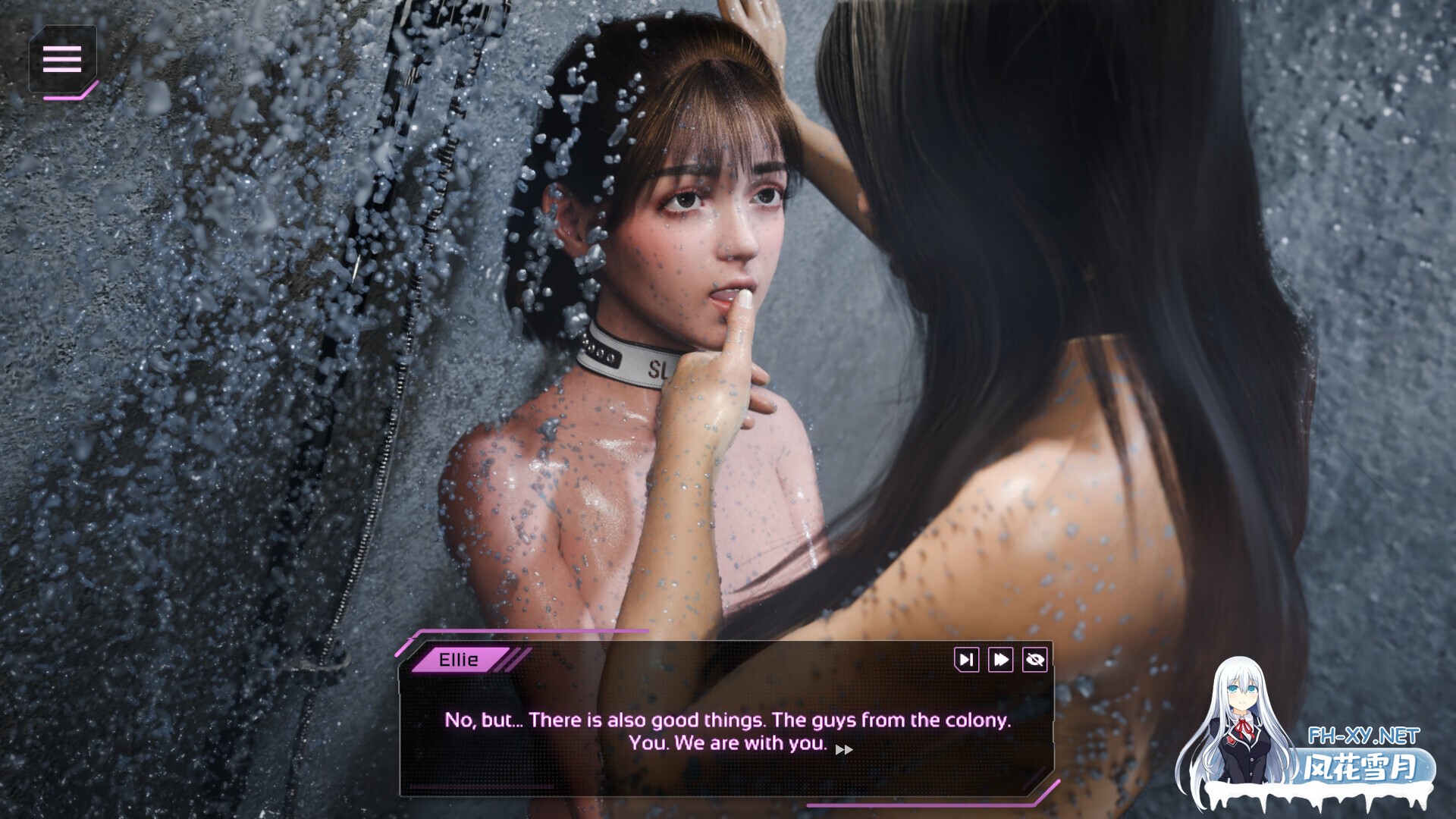Select the fast-forward auto-play icon

coord(999,660)
